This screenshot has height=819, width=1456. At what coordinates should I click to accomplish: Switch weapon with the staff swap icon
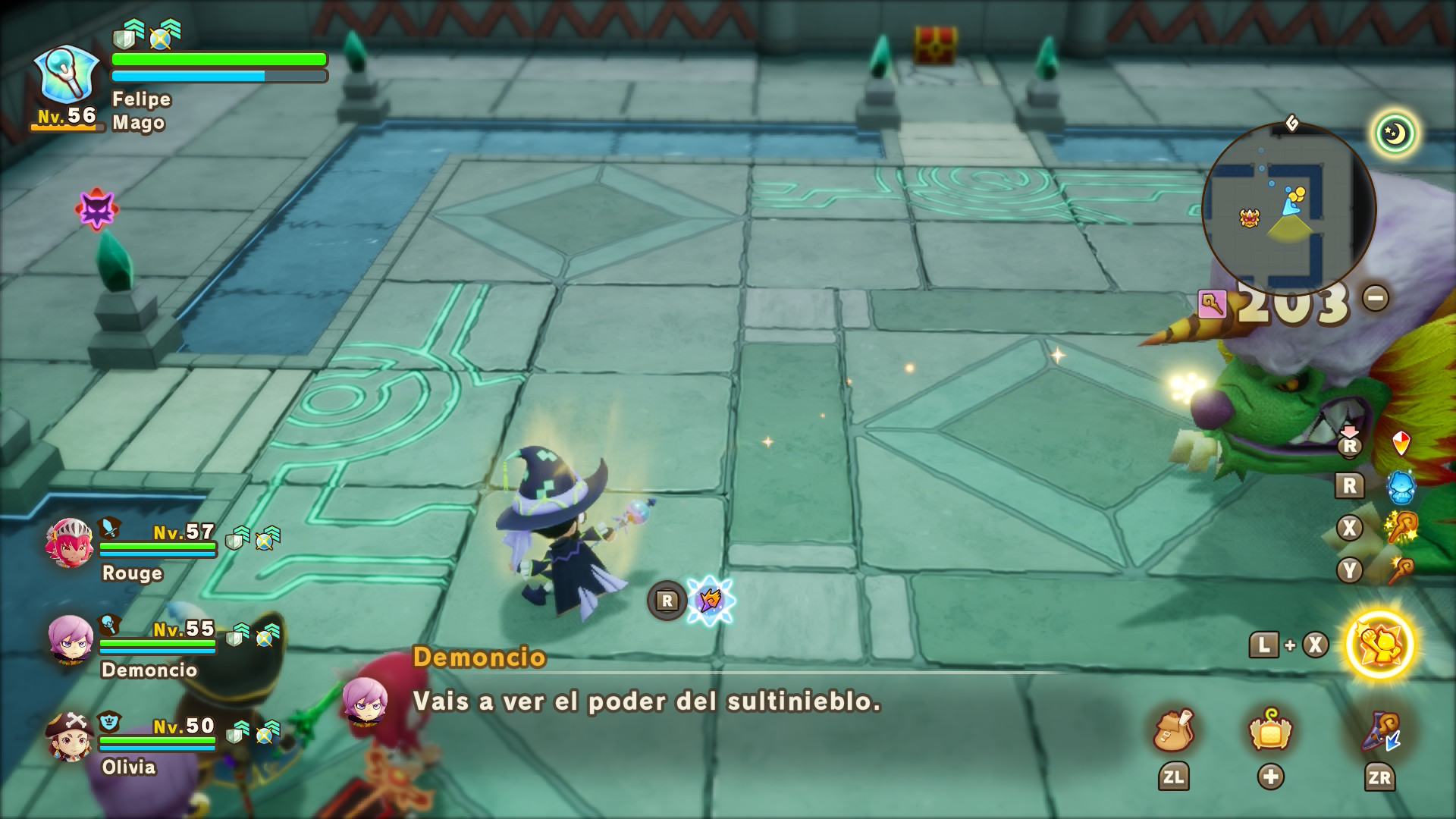point(1380,731)
